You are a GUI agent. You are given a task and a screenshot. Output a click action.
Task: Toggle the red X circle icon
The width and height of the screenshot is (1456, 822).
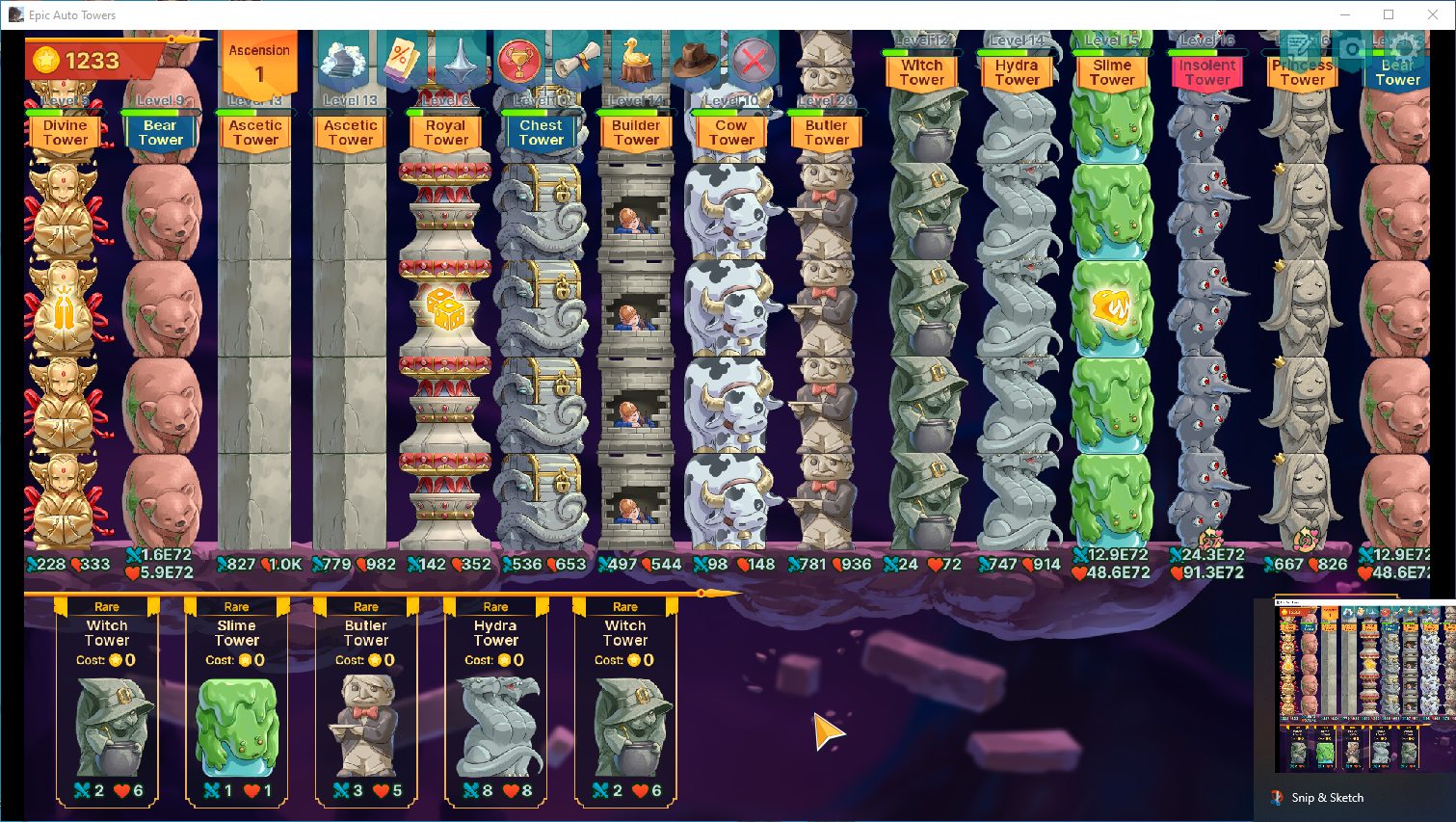coord(753,60)
